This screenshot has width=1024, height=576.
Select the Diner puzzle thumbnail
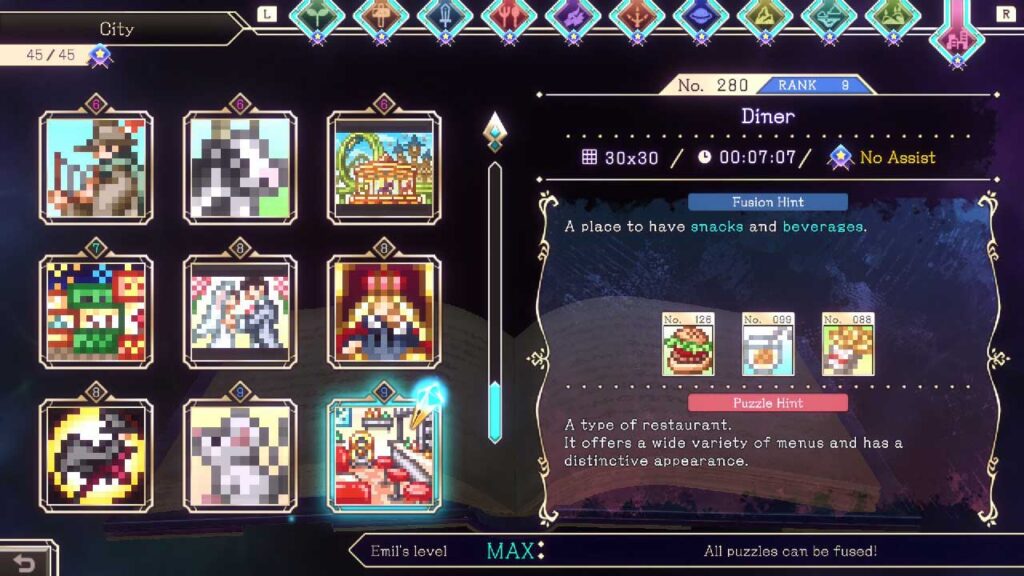pyautogui.click(x=384, y=455)
